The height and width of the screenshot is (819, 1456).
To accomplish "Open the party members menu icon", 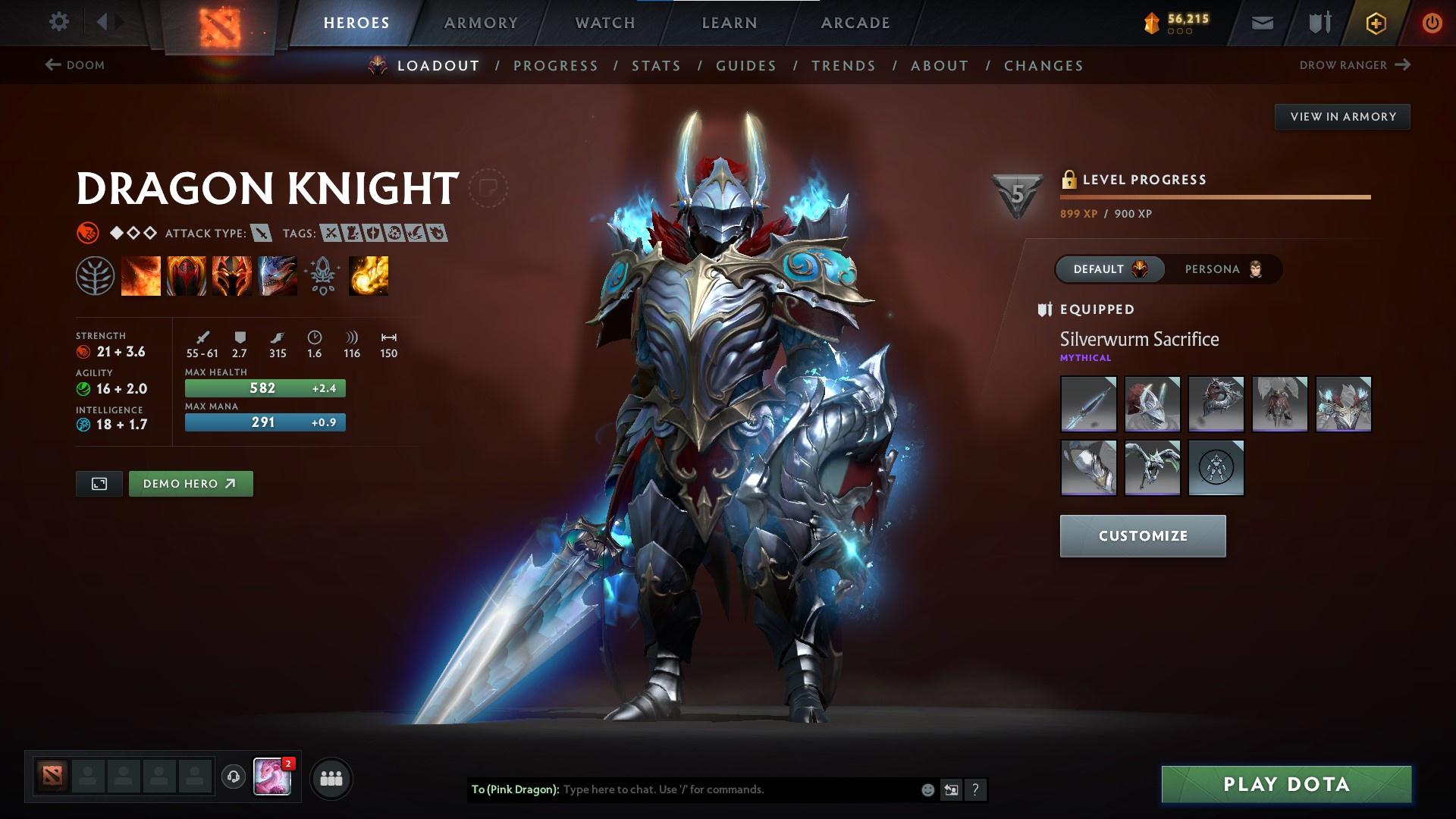I will pos(330,777).
